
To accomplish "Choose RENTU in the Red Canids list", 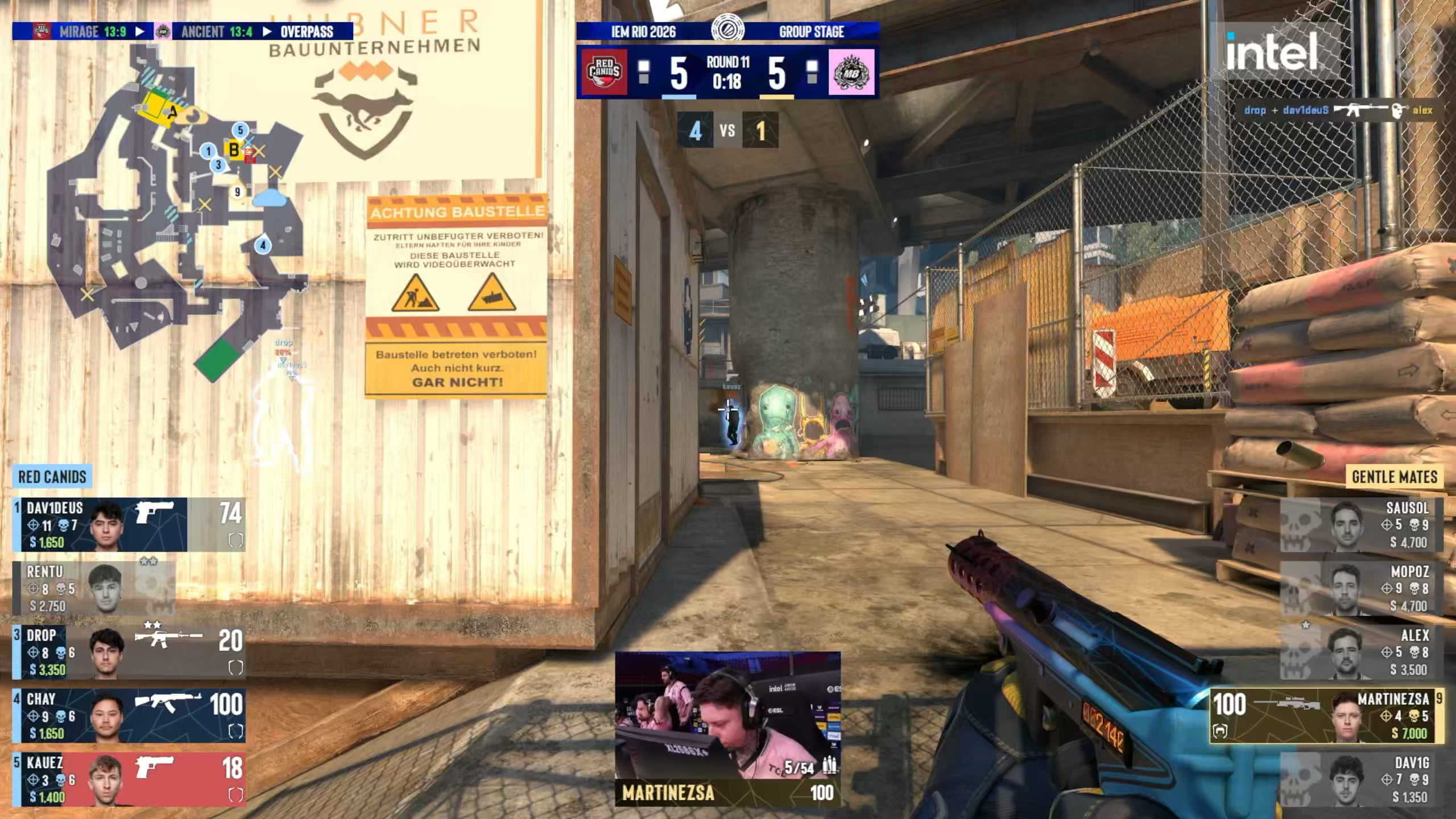I will [x=94, y=588].
